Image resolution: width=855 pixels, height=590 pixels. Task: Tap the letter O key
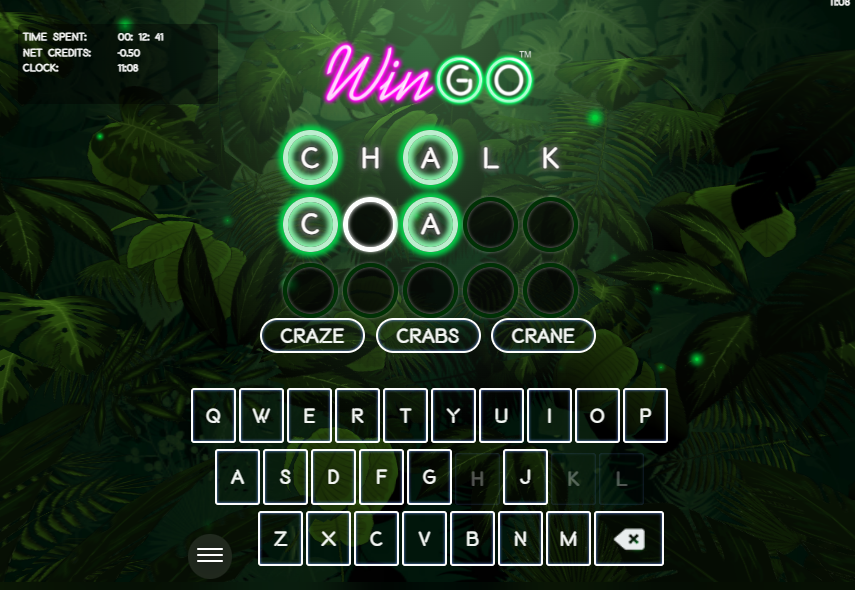(x=597, y=416)
